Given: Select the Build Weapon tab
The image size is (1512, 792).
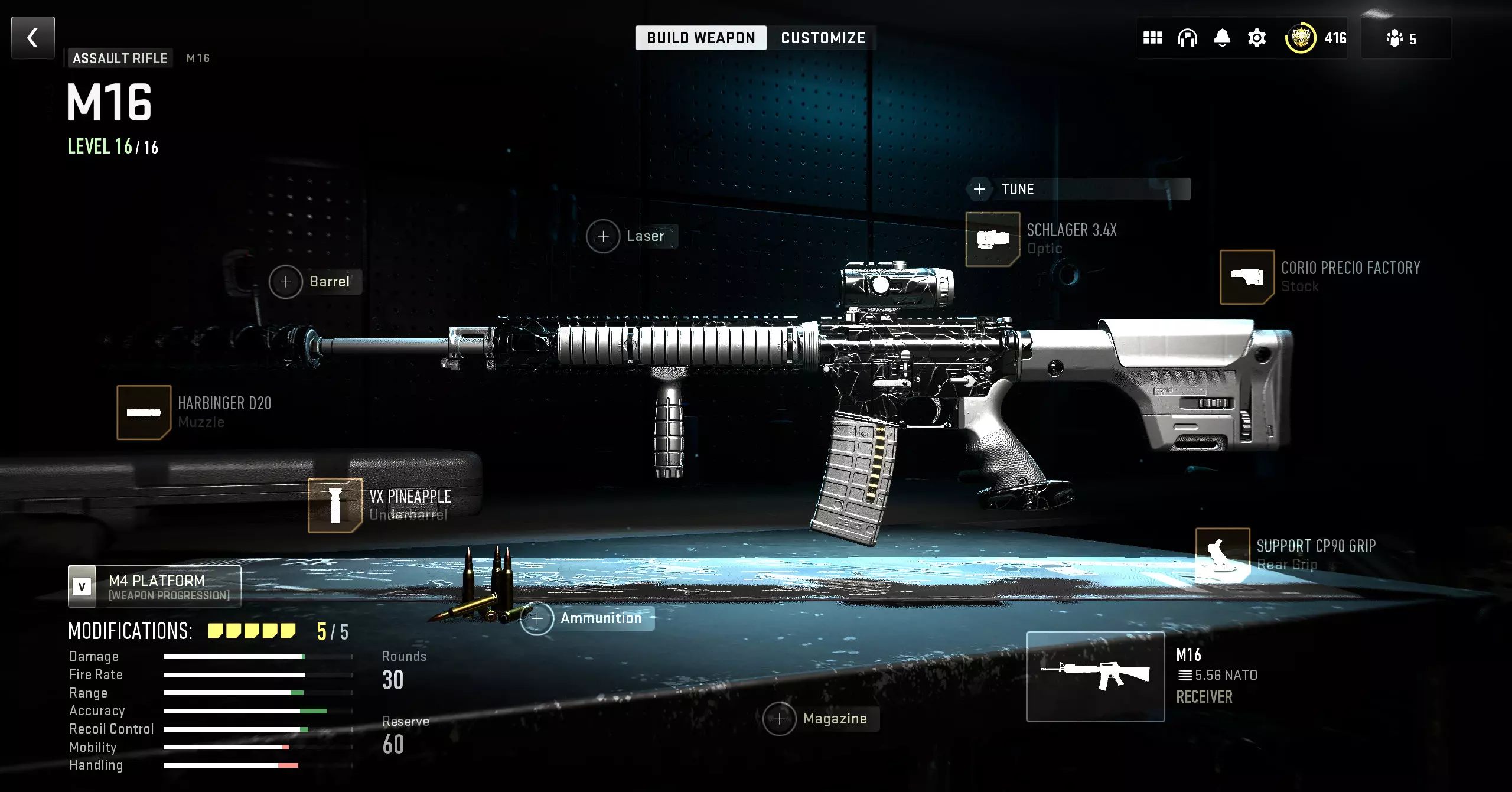Looking at the screenshot, I should 700,38.
